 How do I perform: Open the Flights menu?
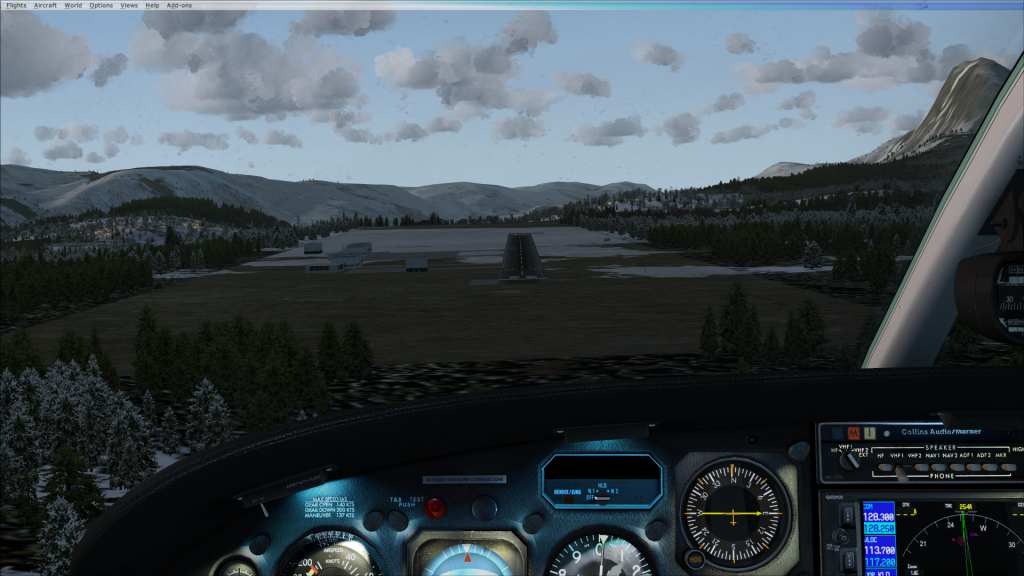click(x=16, y=5)
